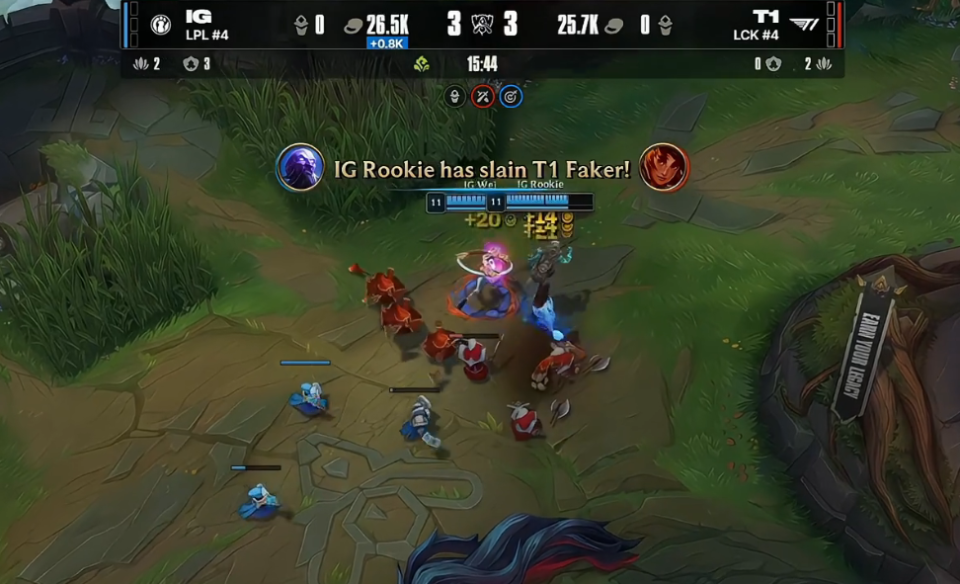960x584 pixels.
Task: Click the green dragon soul icon beside timer
Action: (x=423, y=64)
